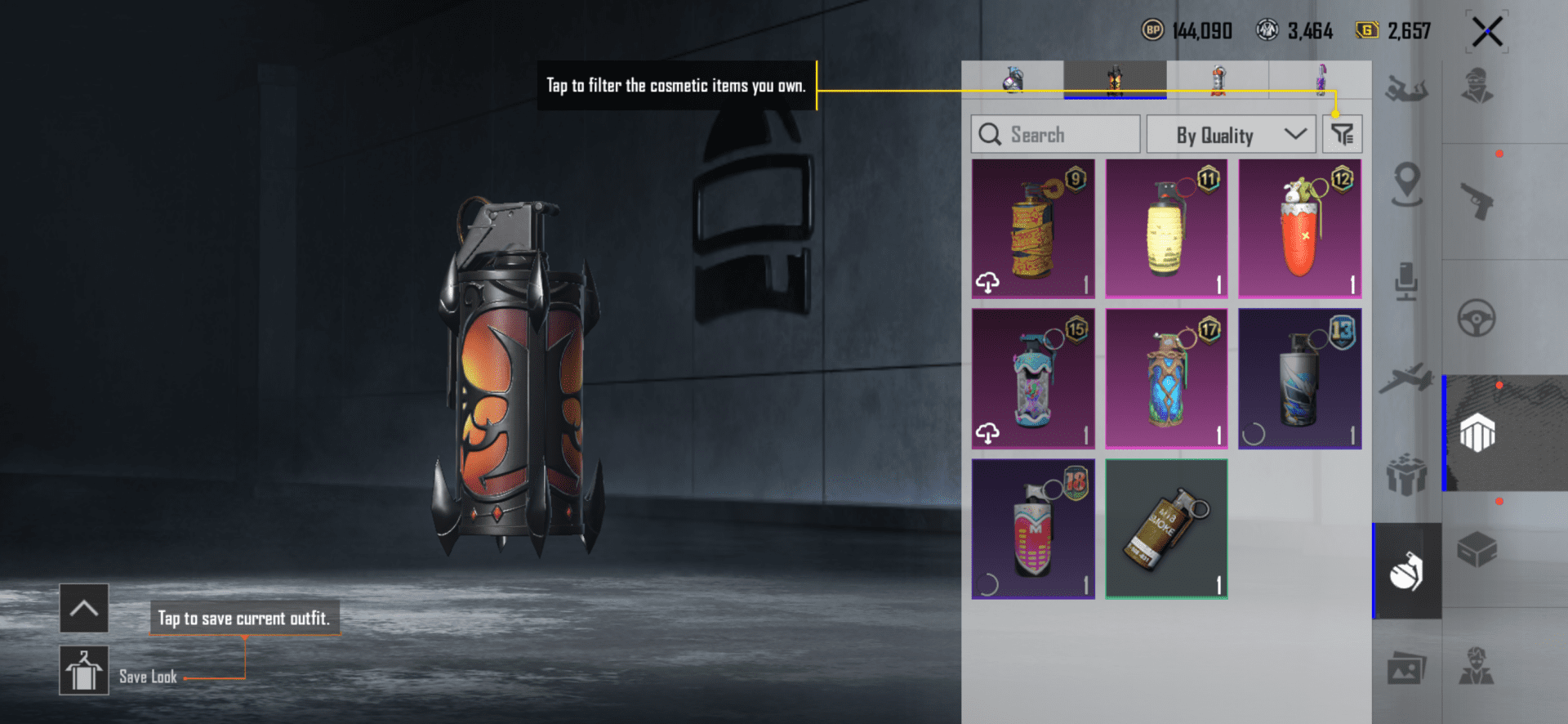1568x724 pixels.
Task: Switch to the first grenade type tab
Action: pos(1013,80)
